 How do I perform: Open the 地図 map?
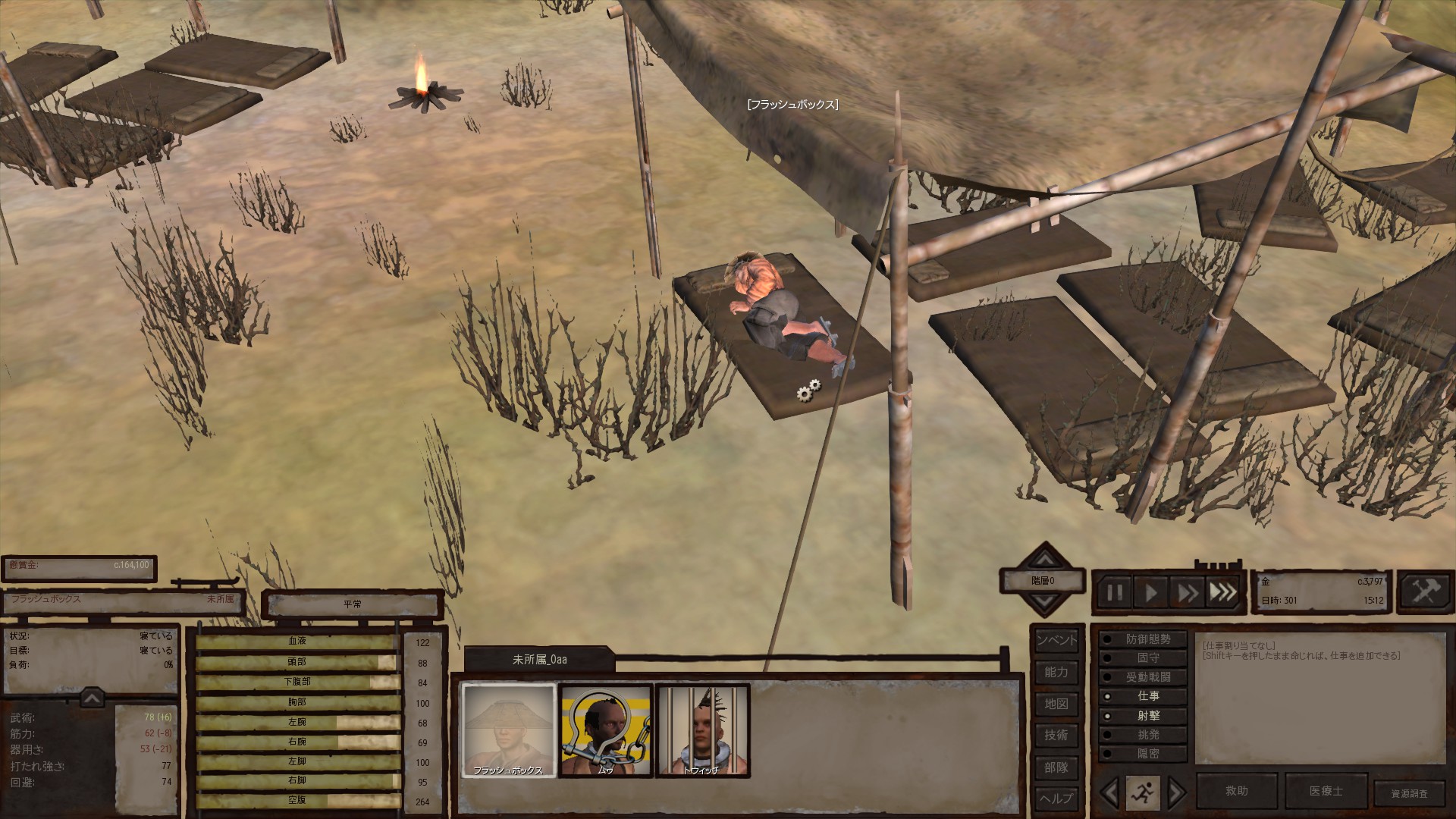(x=1056, y=704)
